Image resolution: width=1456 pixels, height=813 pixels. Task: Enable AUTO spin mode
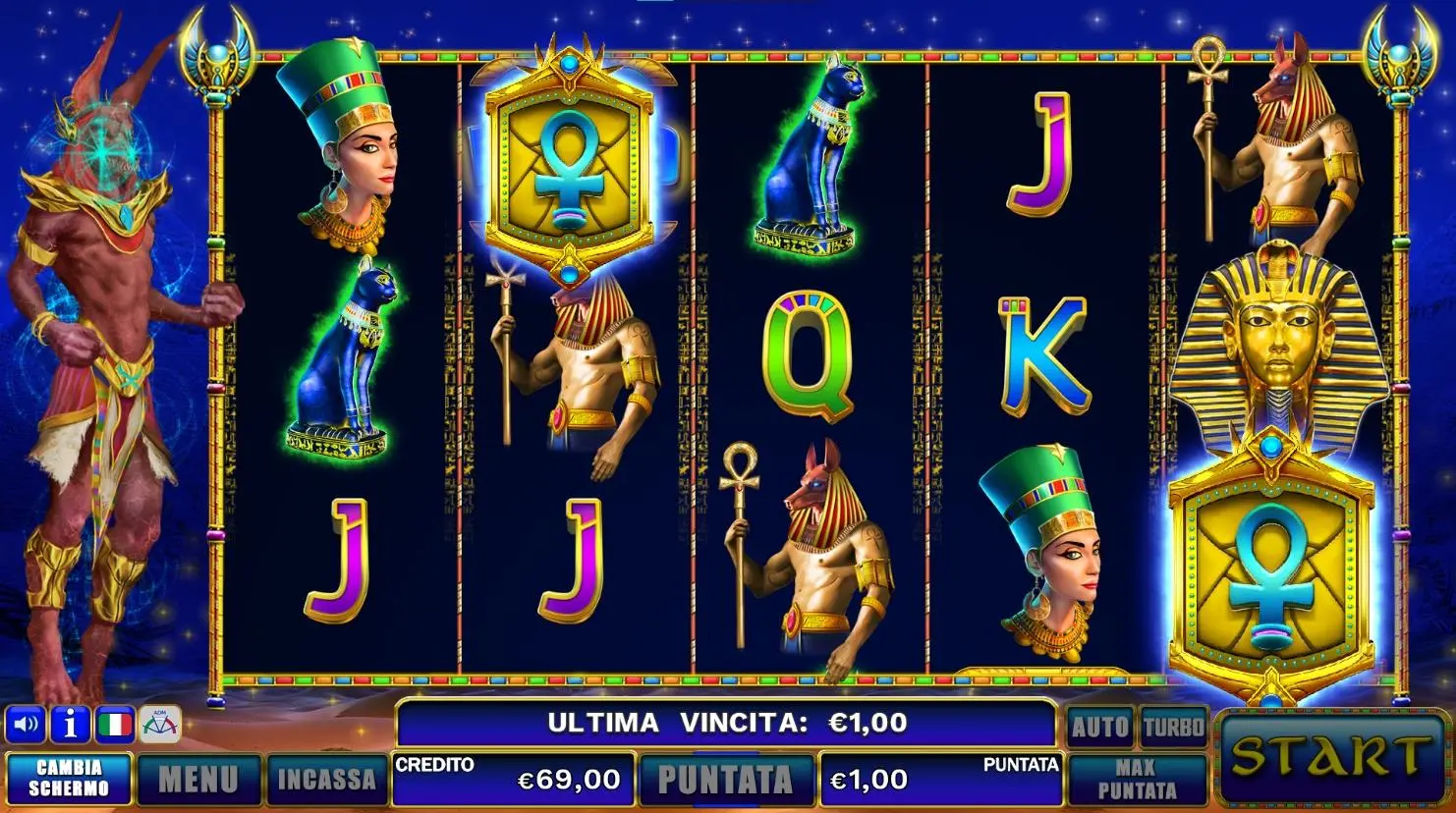pyautogui.click(x=1099, y=727)
